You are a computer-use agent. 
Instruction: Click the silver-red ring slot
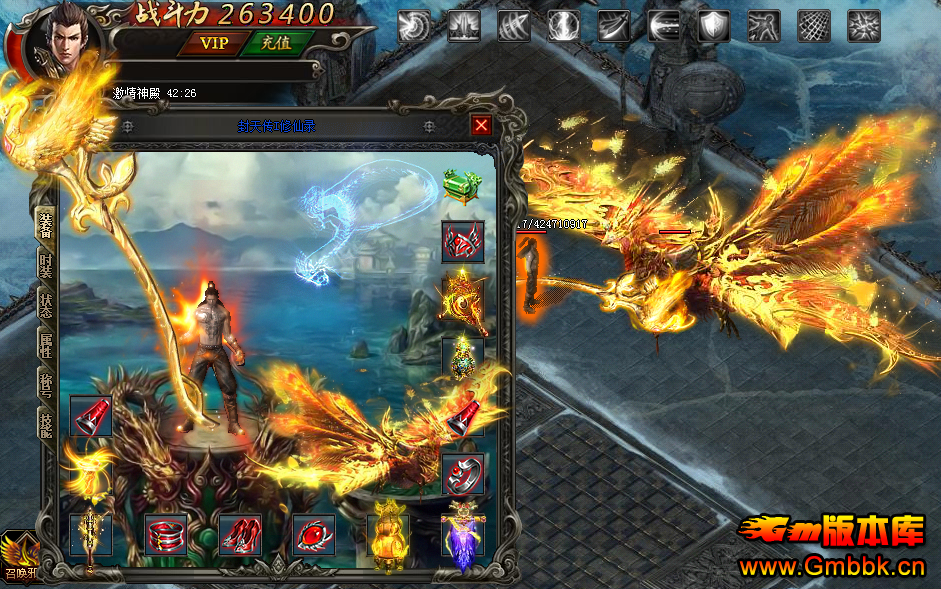(462, 474)
